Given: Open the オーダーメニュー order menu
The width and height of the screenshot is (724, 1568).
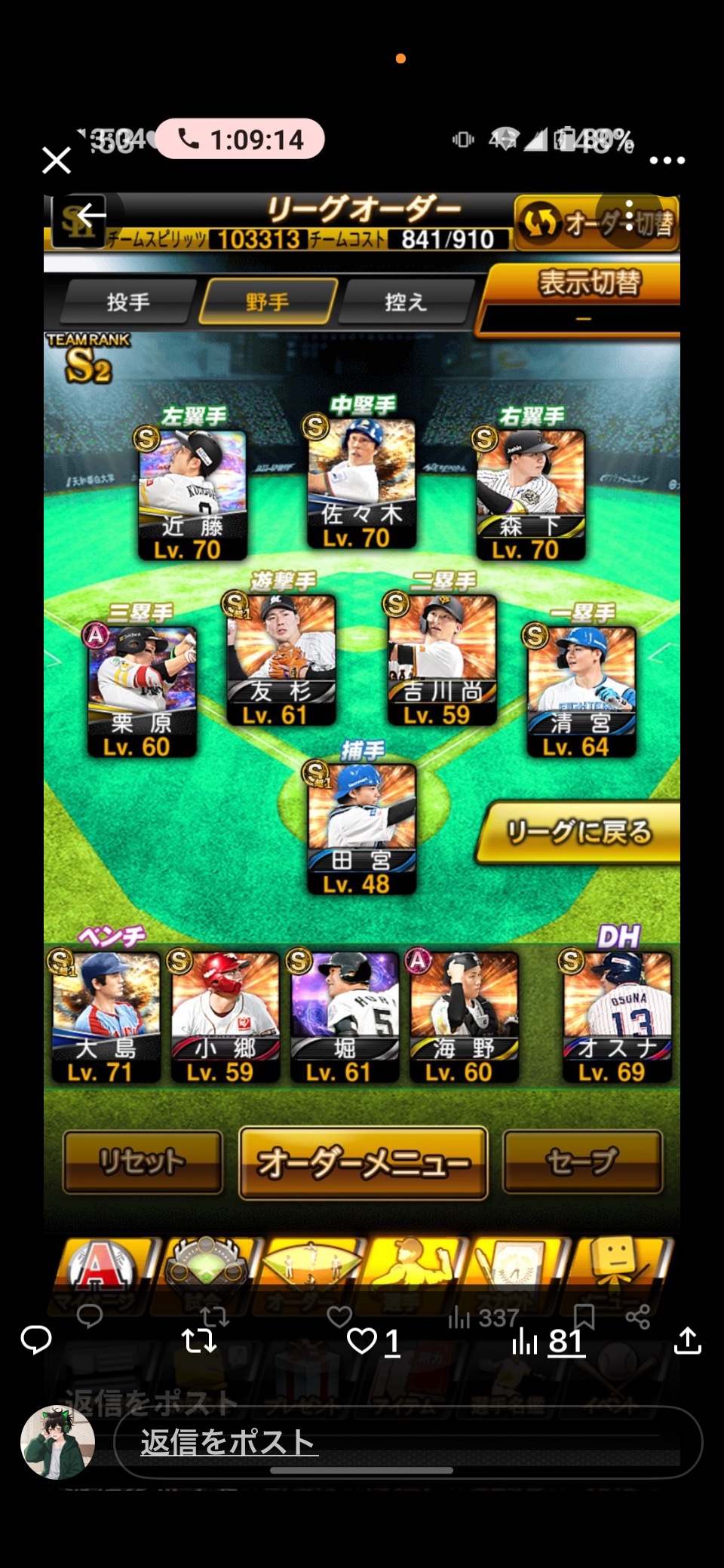Looking at the screenshot, I should [363, 1163].
